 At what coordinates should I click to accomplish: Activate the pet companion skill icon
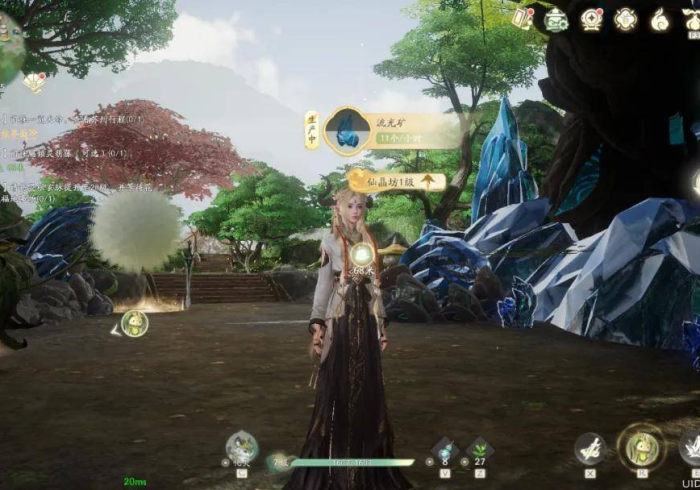point(241,446)
